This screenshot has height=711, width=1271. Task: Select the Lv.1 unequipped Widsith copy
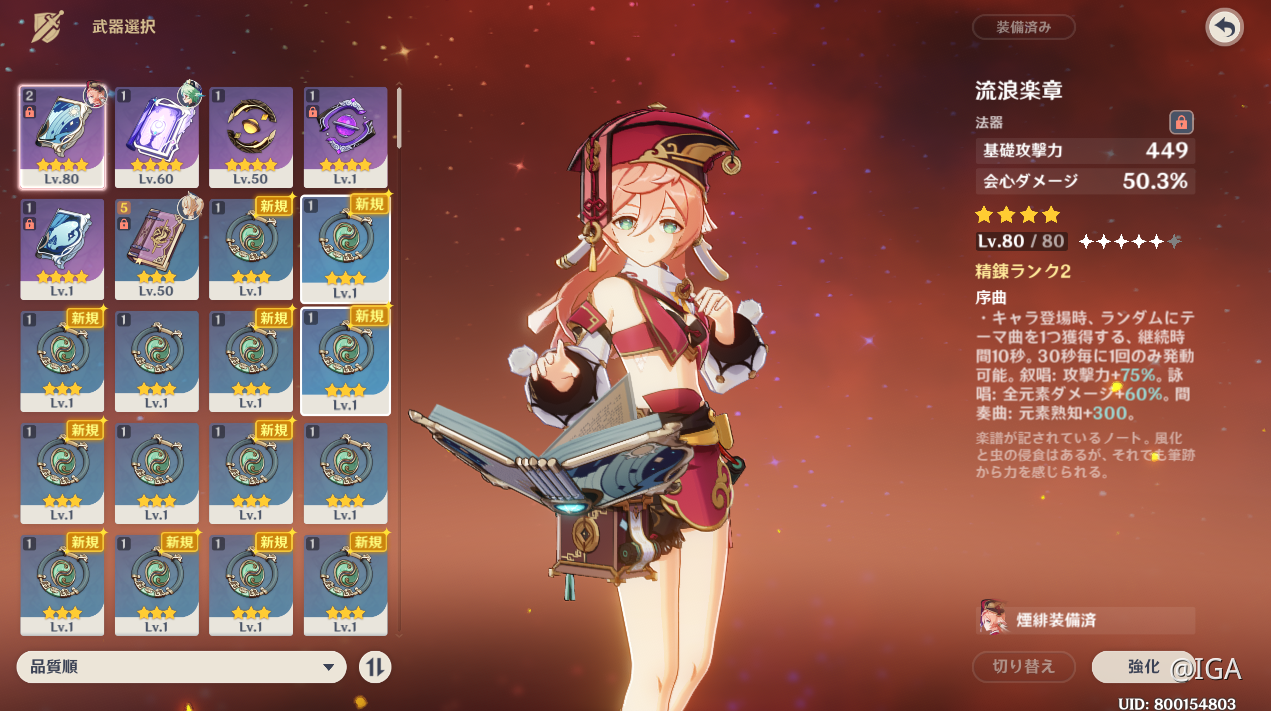point(62,248)
